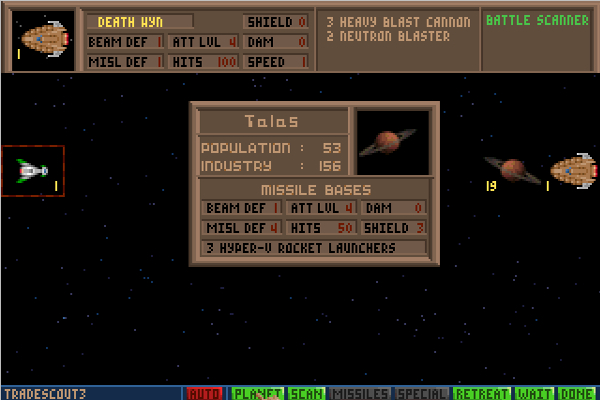Use the SPECIAL button
Viewport: 600px width, 400px height.
423,393
